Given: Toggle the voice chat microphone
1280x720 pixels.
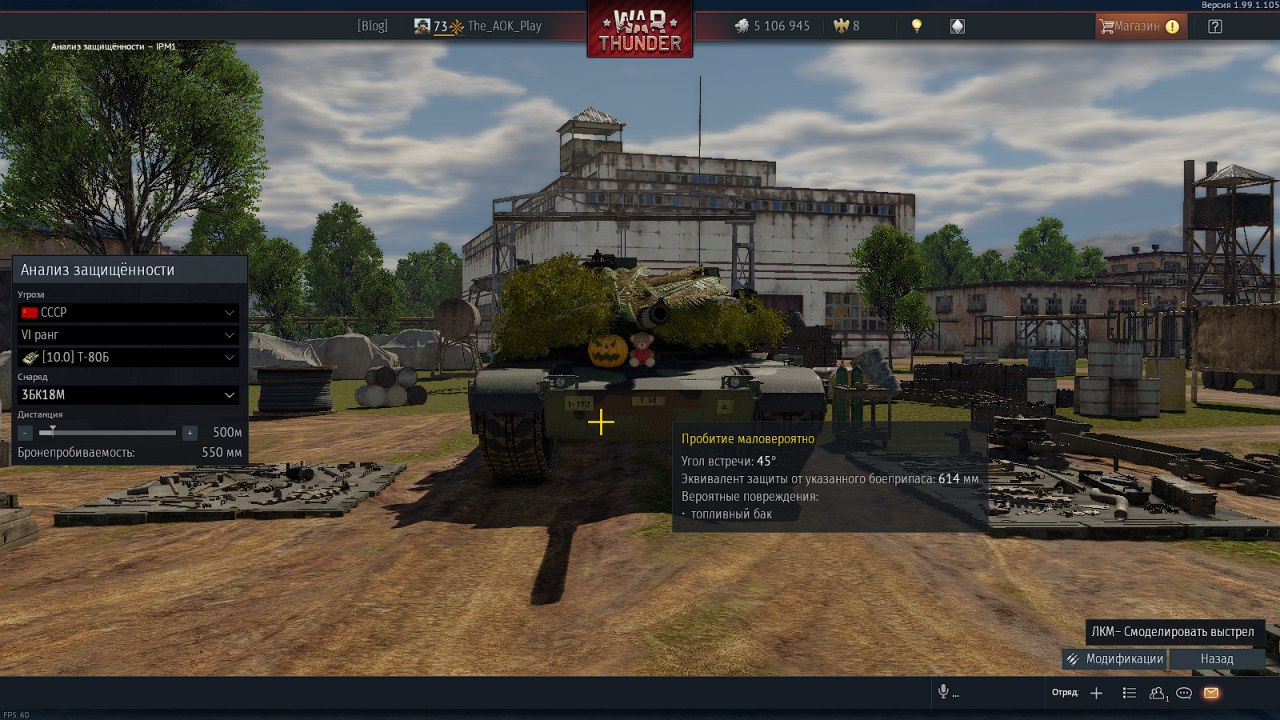Looking at the screenshot, I should tap(943, 693).
